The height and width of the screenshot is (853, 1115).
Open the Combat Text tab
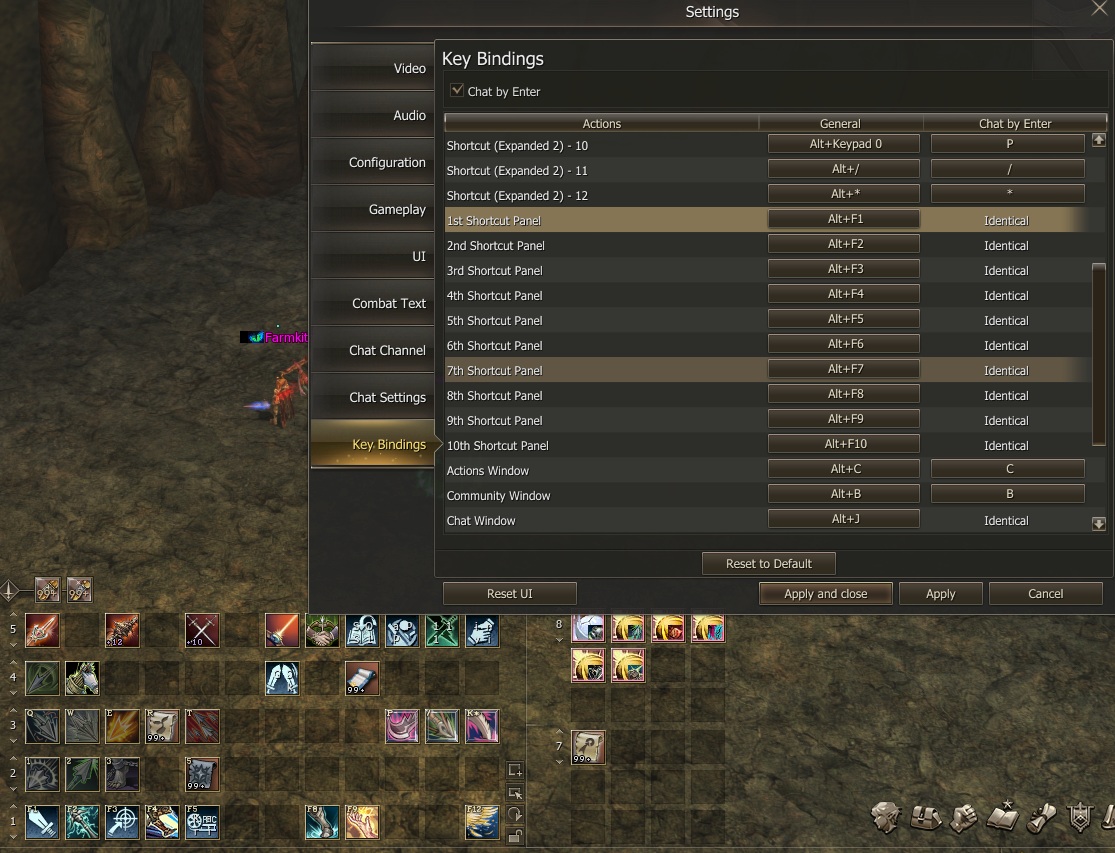pyautogui.click(x=372, y=303)
